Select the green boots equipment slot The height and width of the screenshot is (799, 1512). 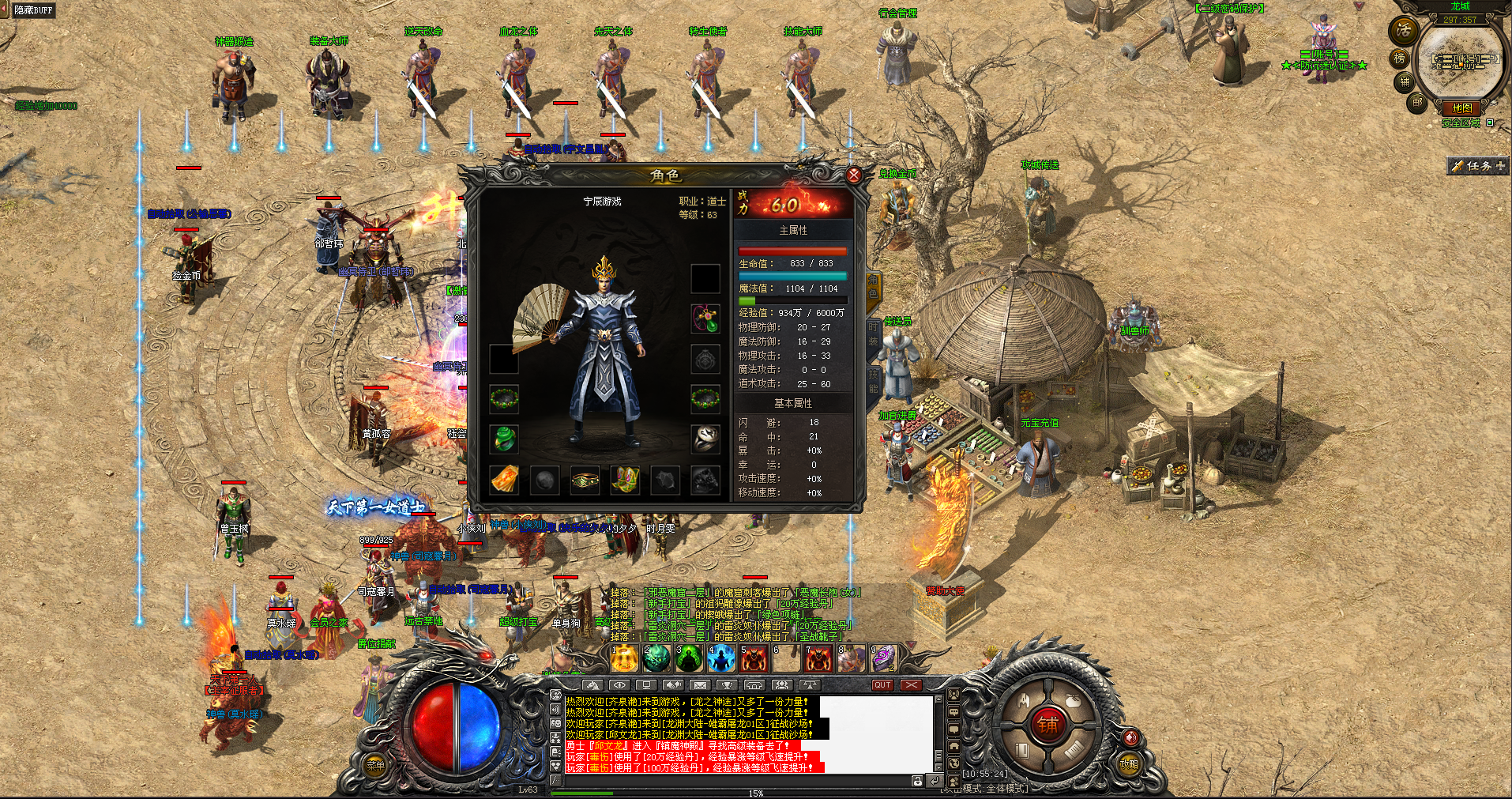[x=625, y=479]
